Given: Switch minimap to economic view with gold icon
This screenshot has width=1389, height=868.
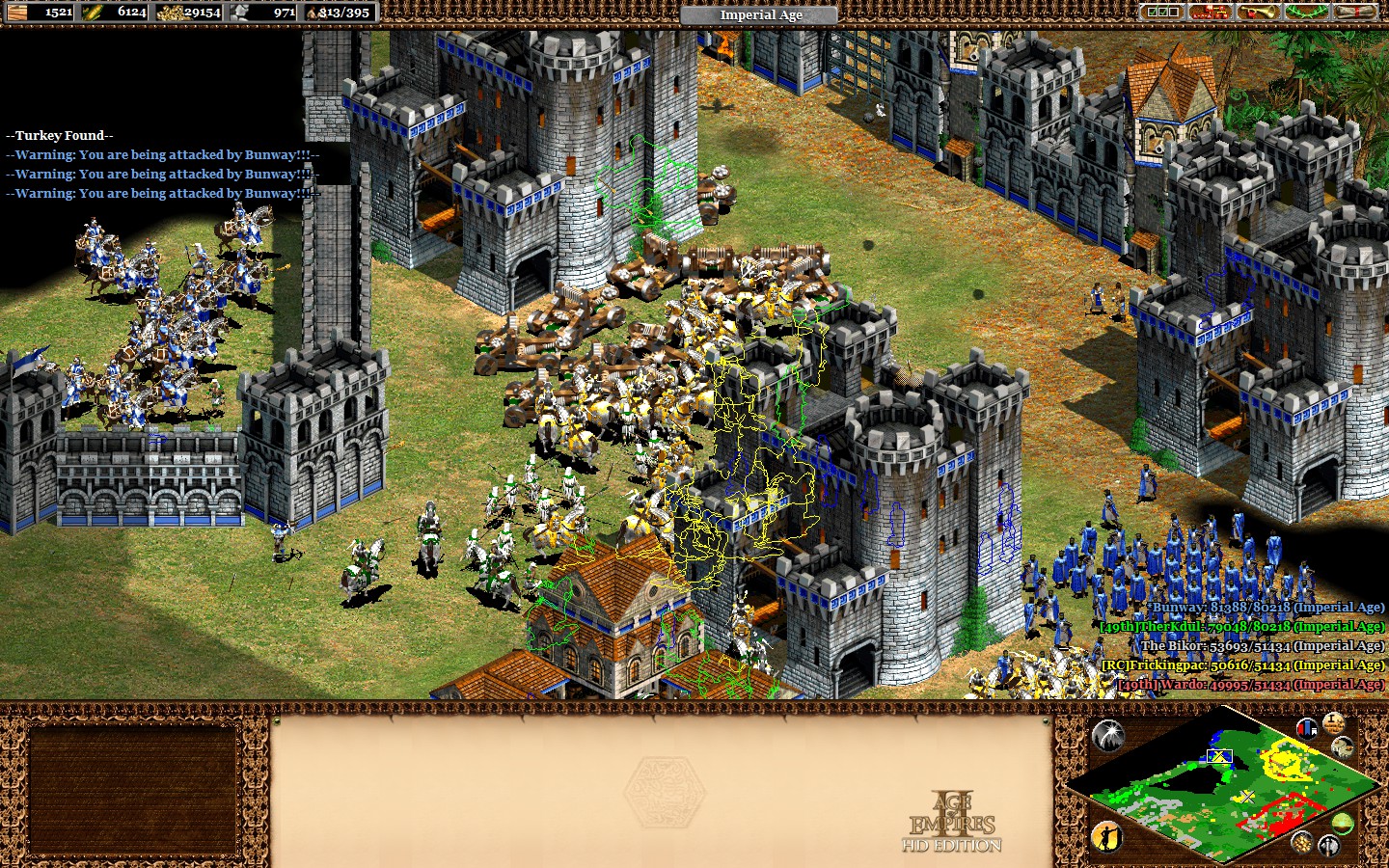Looking at the screenshot, I should point(1303,841).
